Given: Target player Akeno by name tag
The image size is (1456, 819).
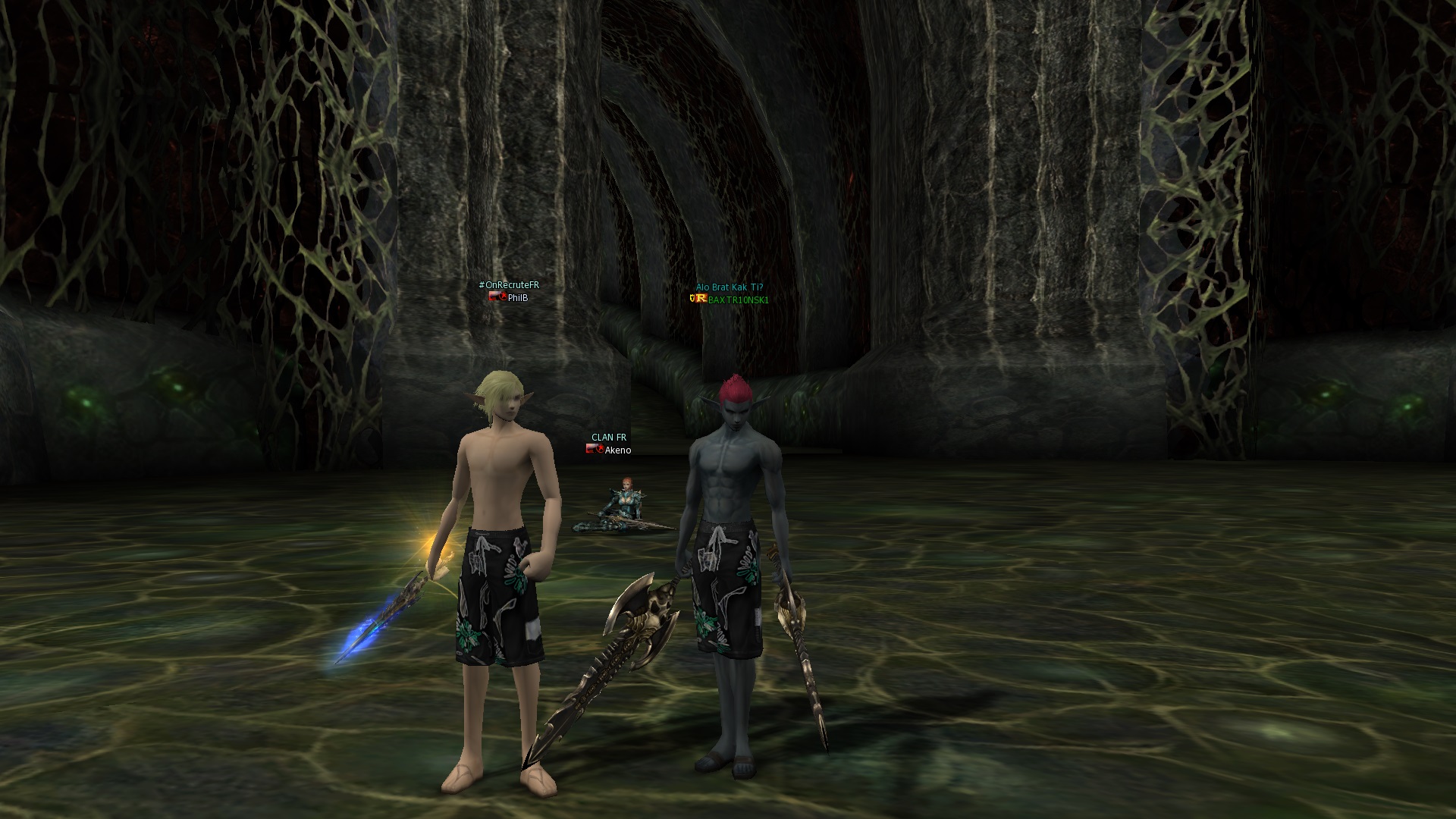Looking at the screenshot, I should 617,450.
